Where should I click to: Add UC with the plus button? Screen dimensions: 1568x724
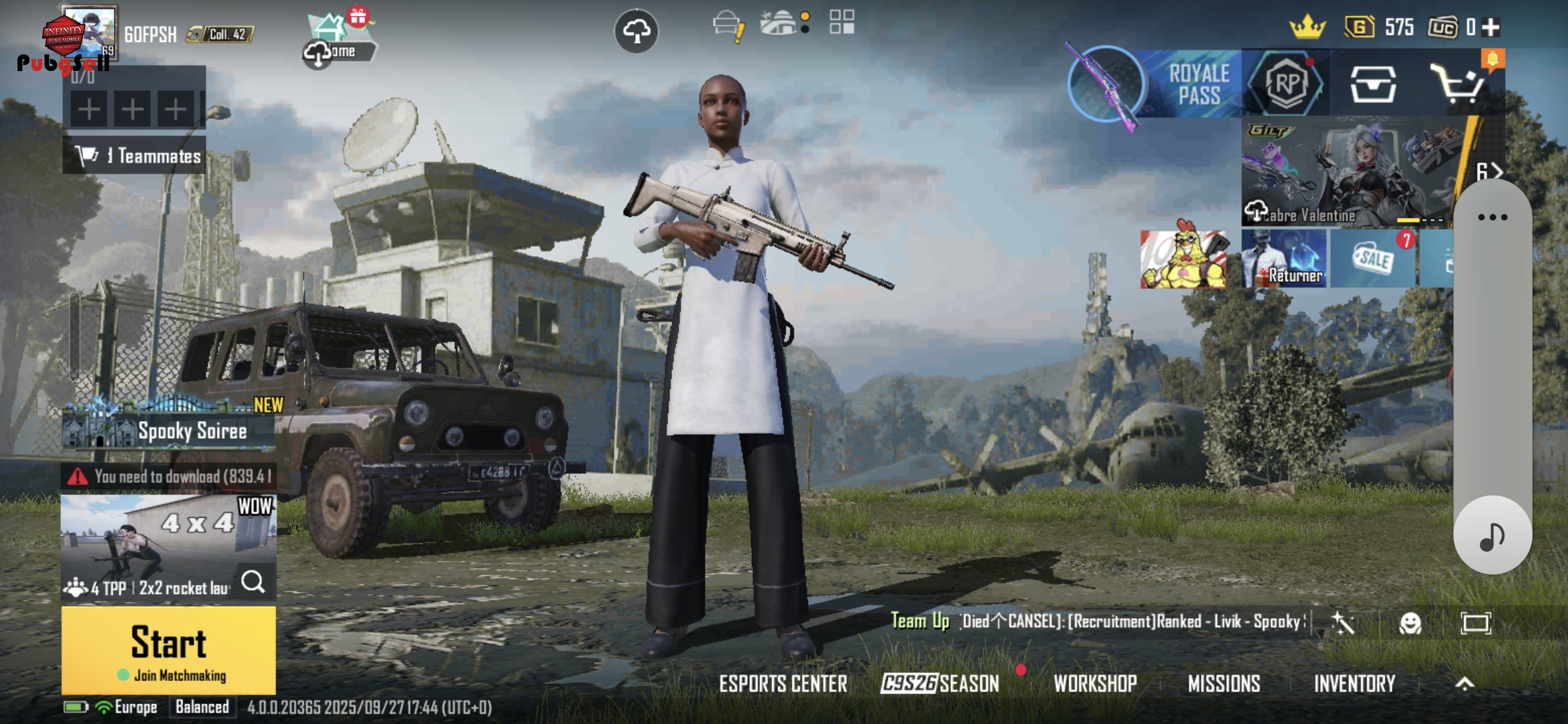1491,27
